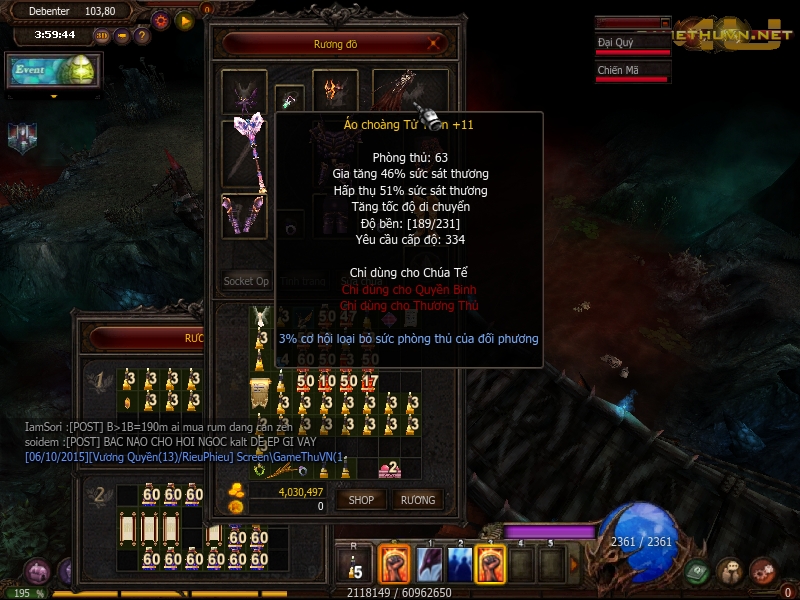Screen dimensions: 800x600
Task: Click the RƯƠNG storage button
Action: [418, 499]
